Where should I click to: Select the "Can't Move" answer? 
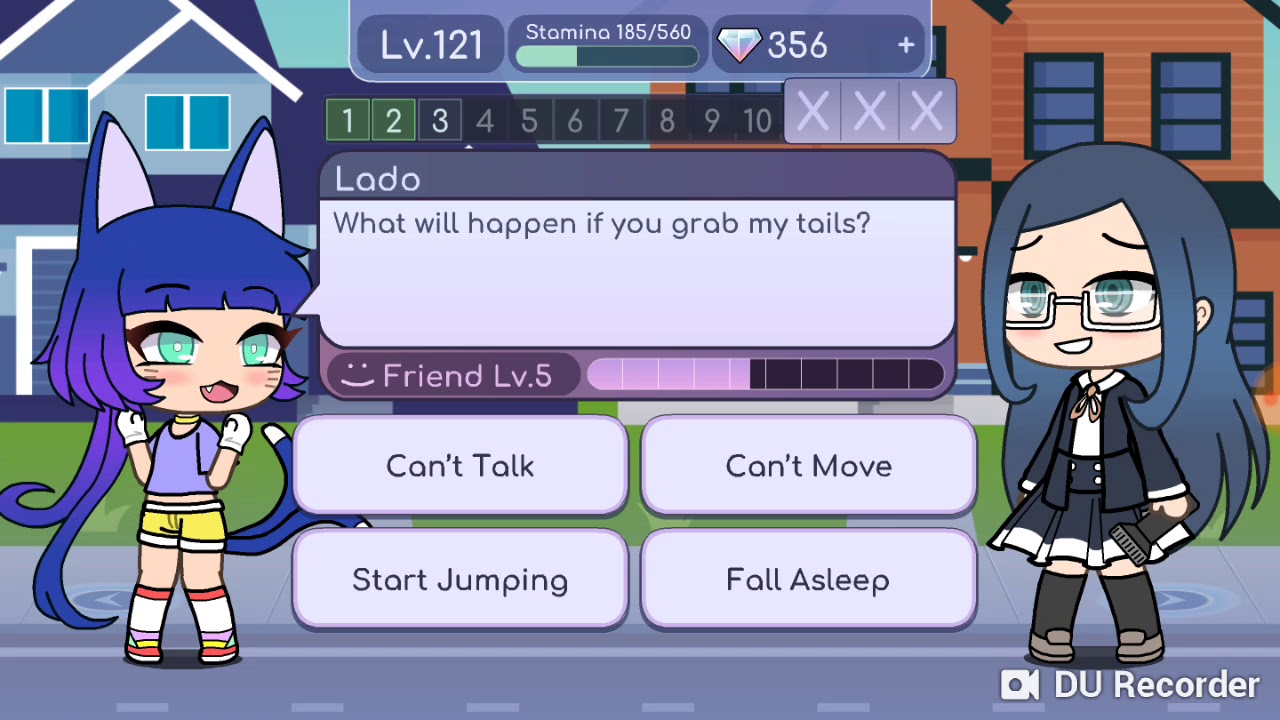[x=808, y=466]
